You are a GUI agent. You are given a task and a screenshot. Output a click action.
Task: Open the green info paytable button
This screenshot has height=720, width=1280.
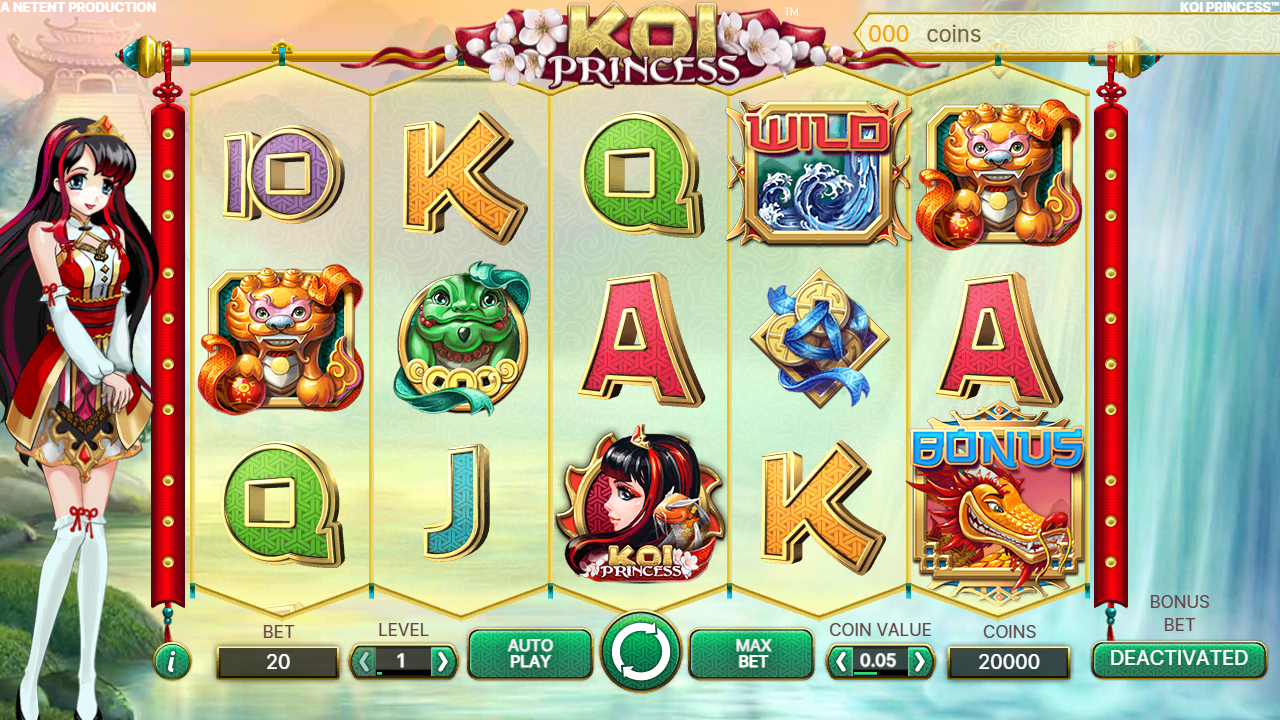click(172, 661)
